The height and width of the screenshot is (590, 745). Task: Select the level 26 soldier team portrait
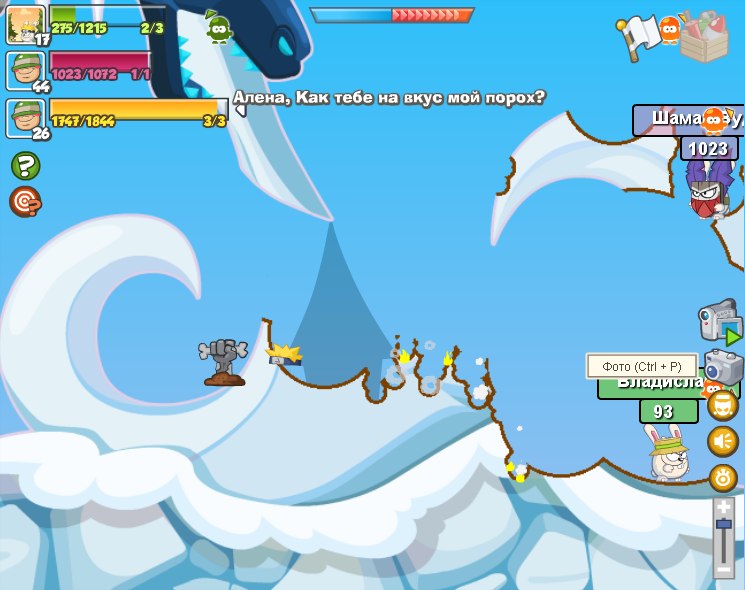pos(24,118)
